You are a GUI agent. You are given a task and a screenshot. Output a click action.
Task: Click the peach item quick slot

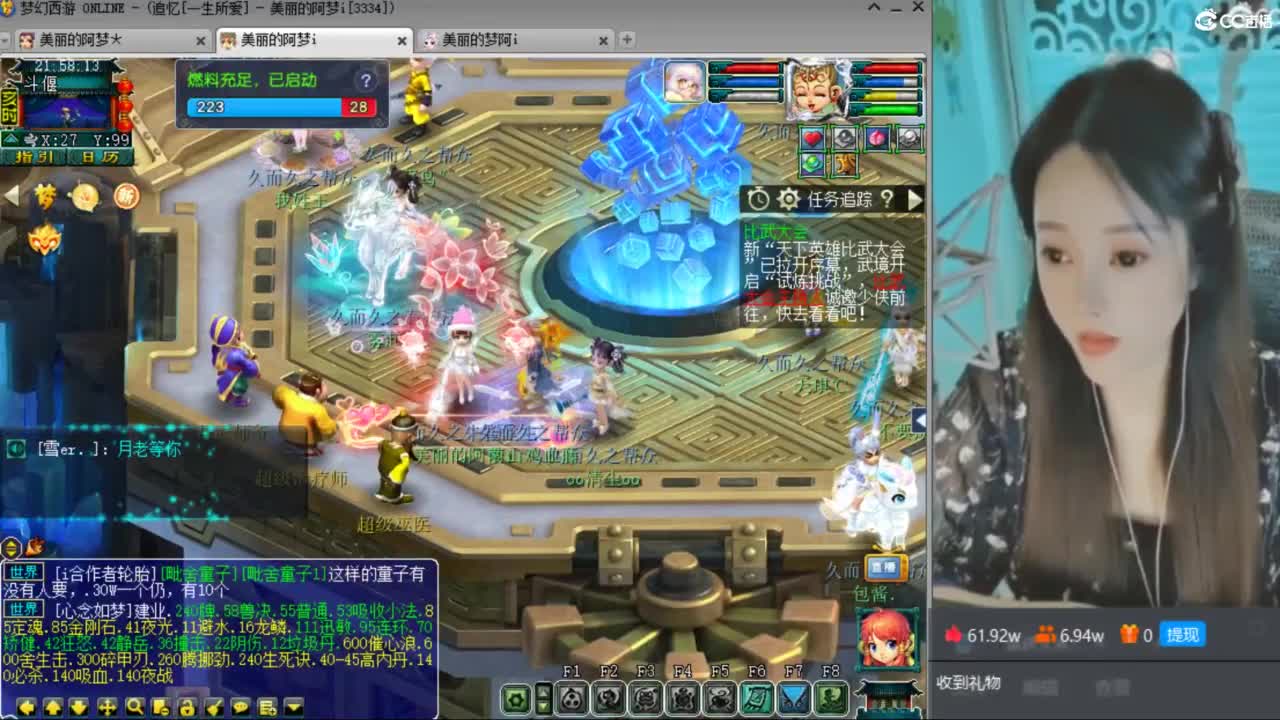pos(877,138)
